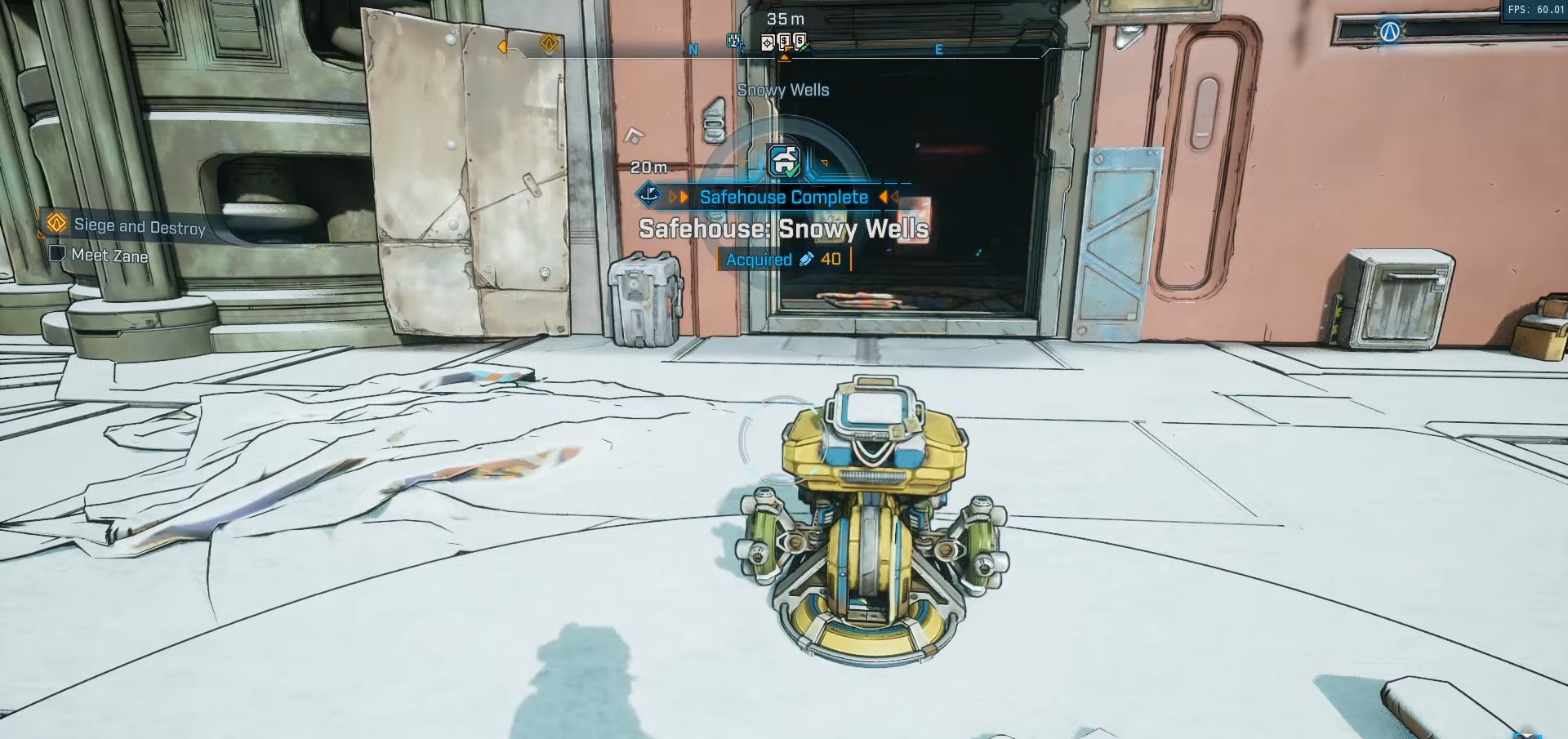Screen dimensions: 1568x739
Task: Tick the Meet Zane objective checkbox
Action: (x=58, y=254)
